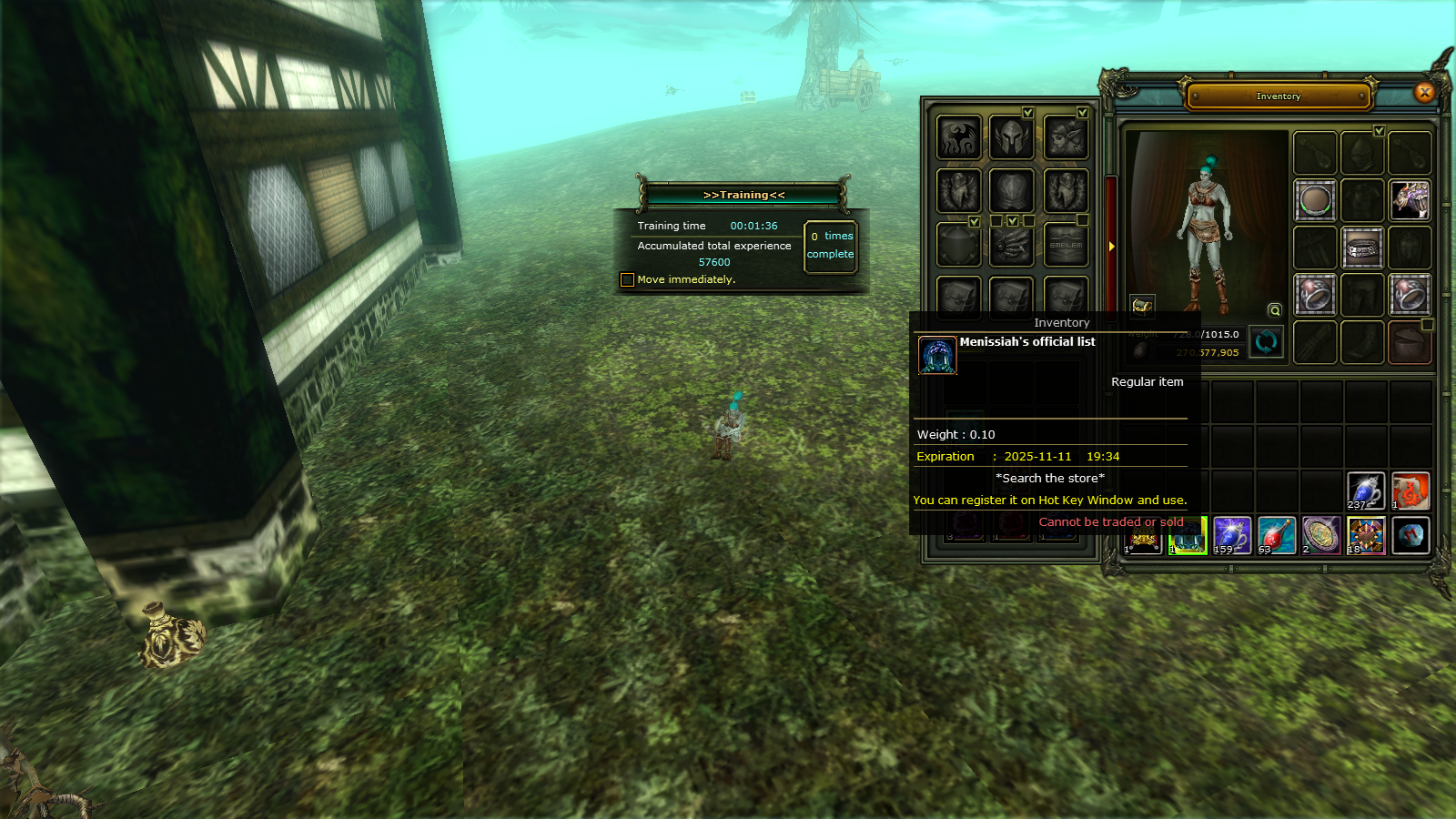Image resolution: width=1456 pixels, height=819 pixels.
Task: Click the refresh arrows button beside the coins
Action: (1265, 342)
